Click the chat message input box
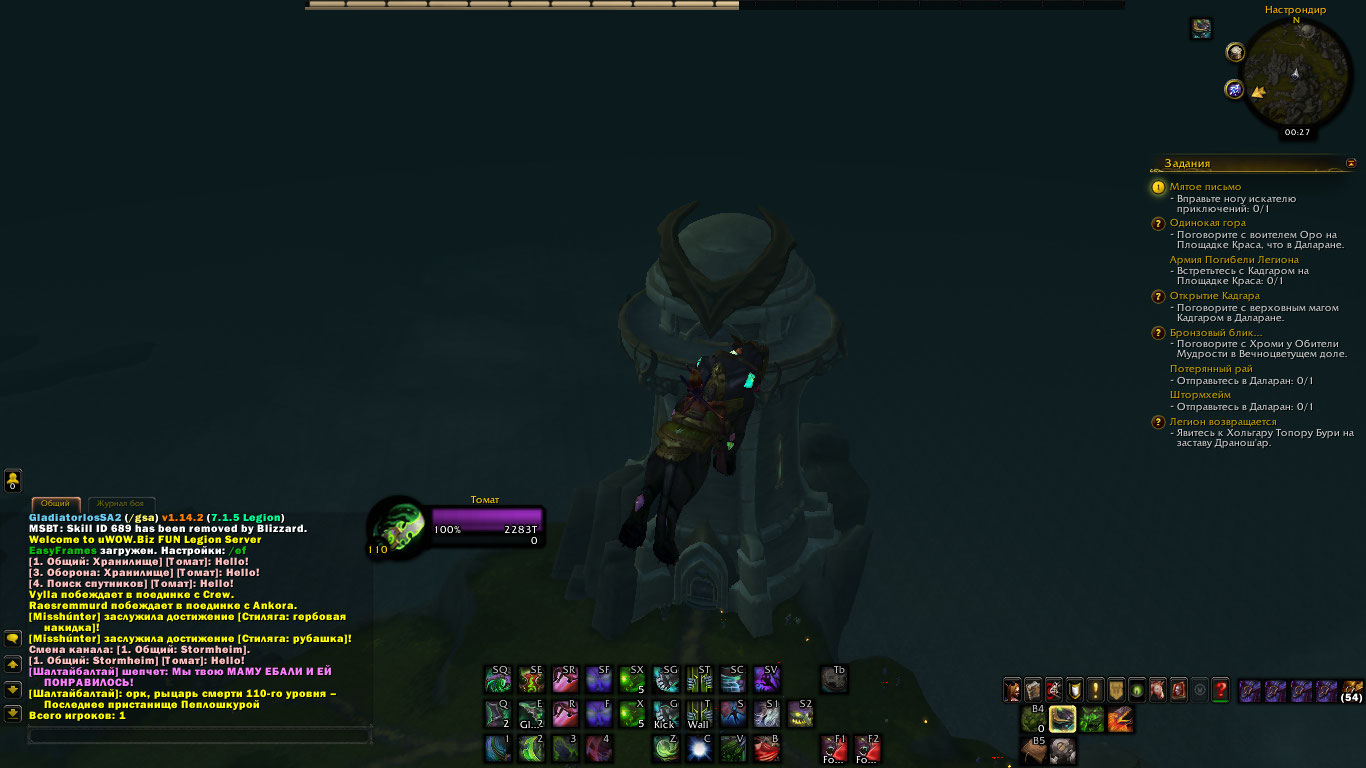1366x768 pixels. point(200,736)
